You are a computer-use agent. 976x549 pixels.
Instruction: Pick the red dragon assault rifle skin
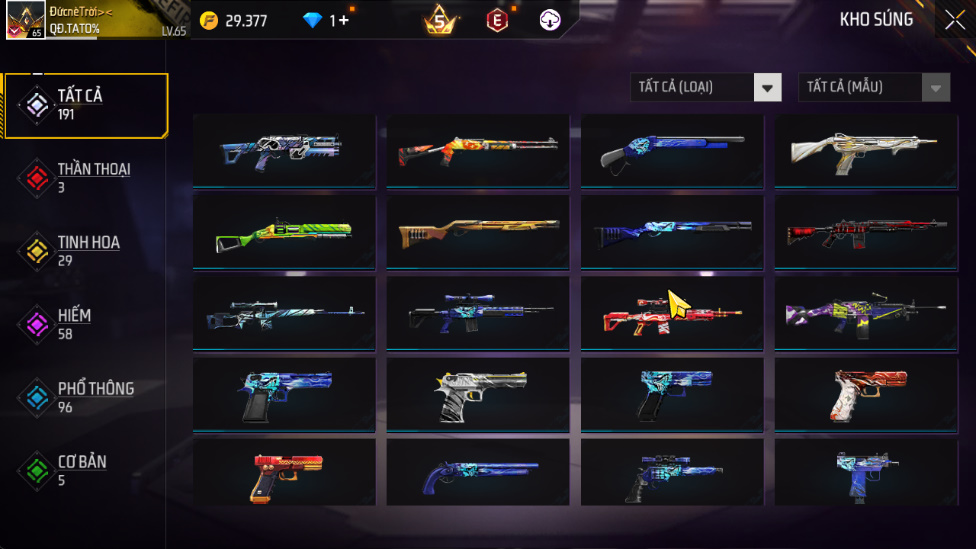672,314
